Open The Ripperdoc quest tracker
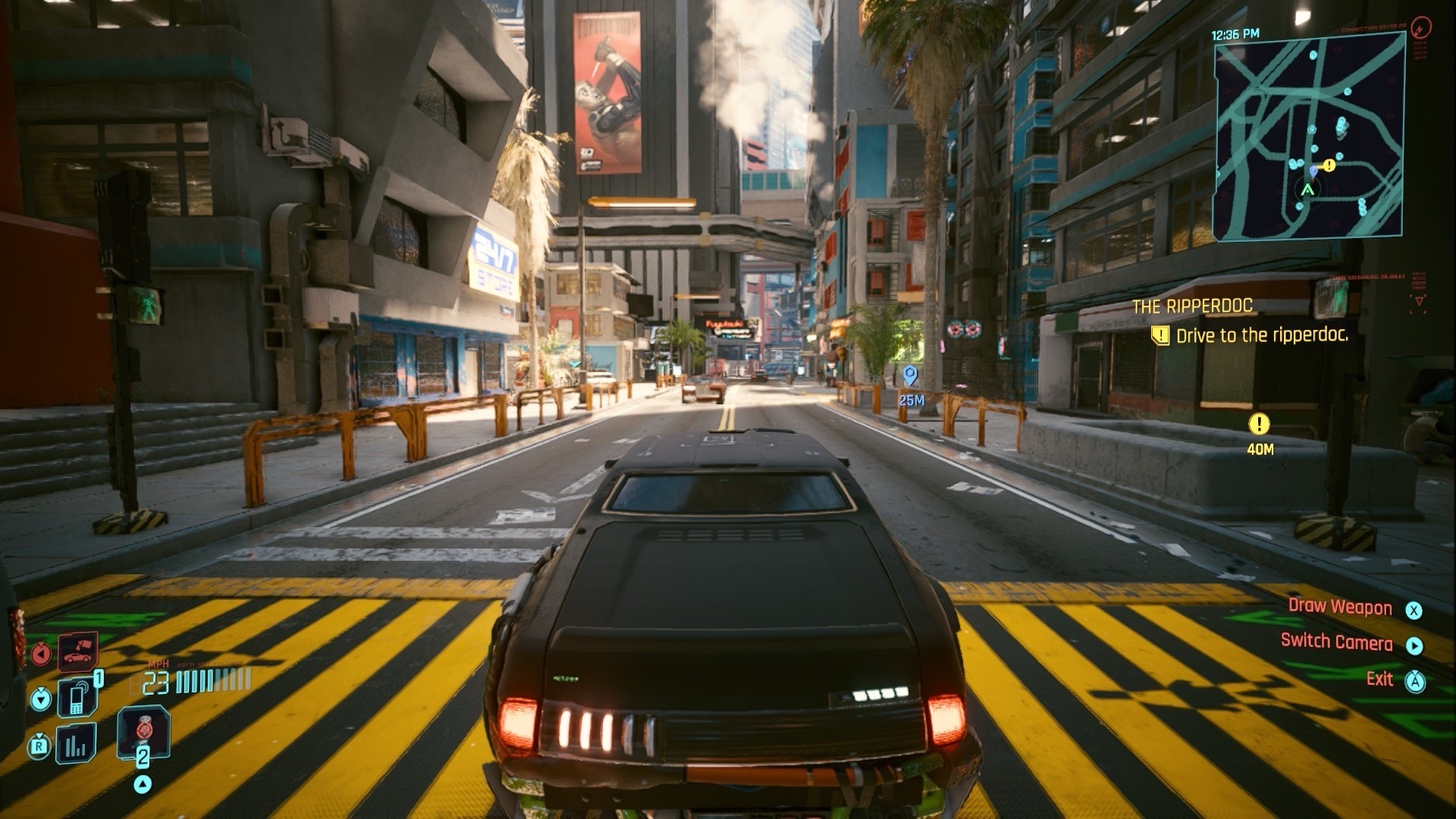The width and height of the screenshot is (1456, 819). coord(1192,306)
